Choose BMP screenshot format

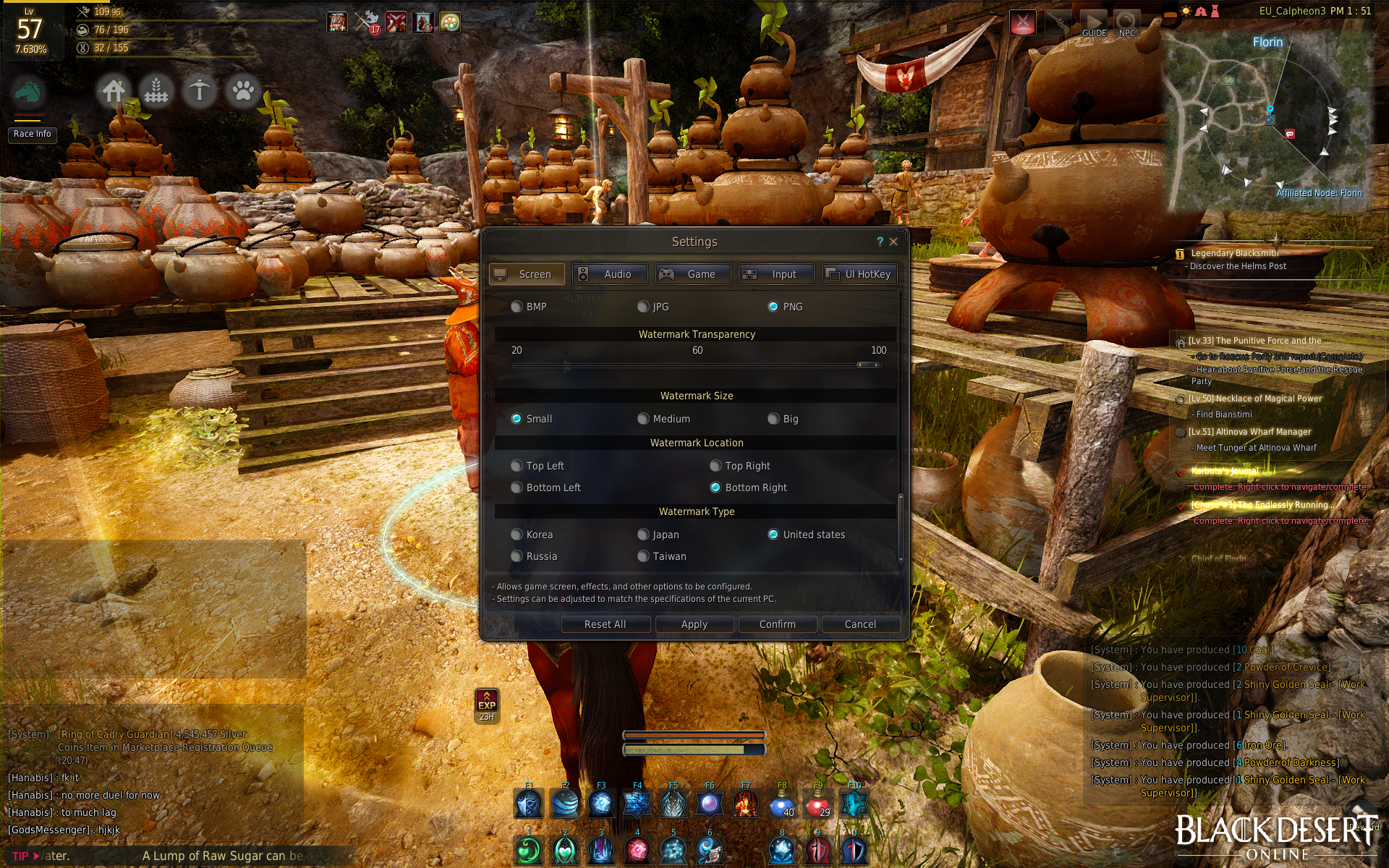517,307
